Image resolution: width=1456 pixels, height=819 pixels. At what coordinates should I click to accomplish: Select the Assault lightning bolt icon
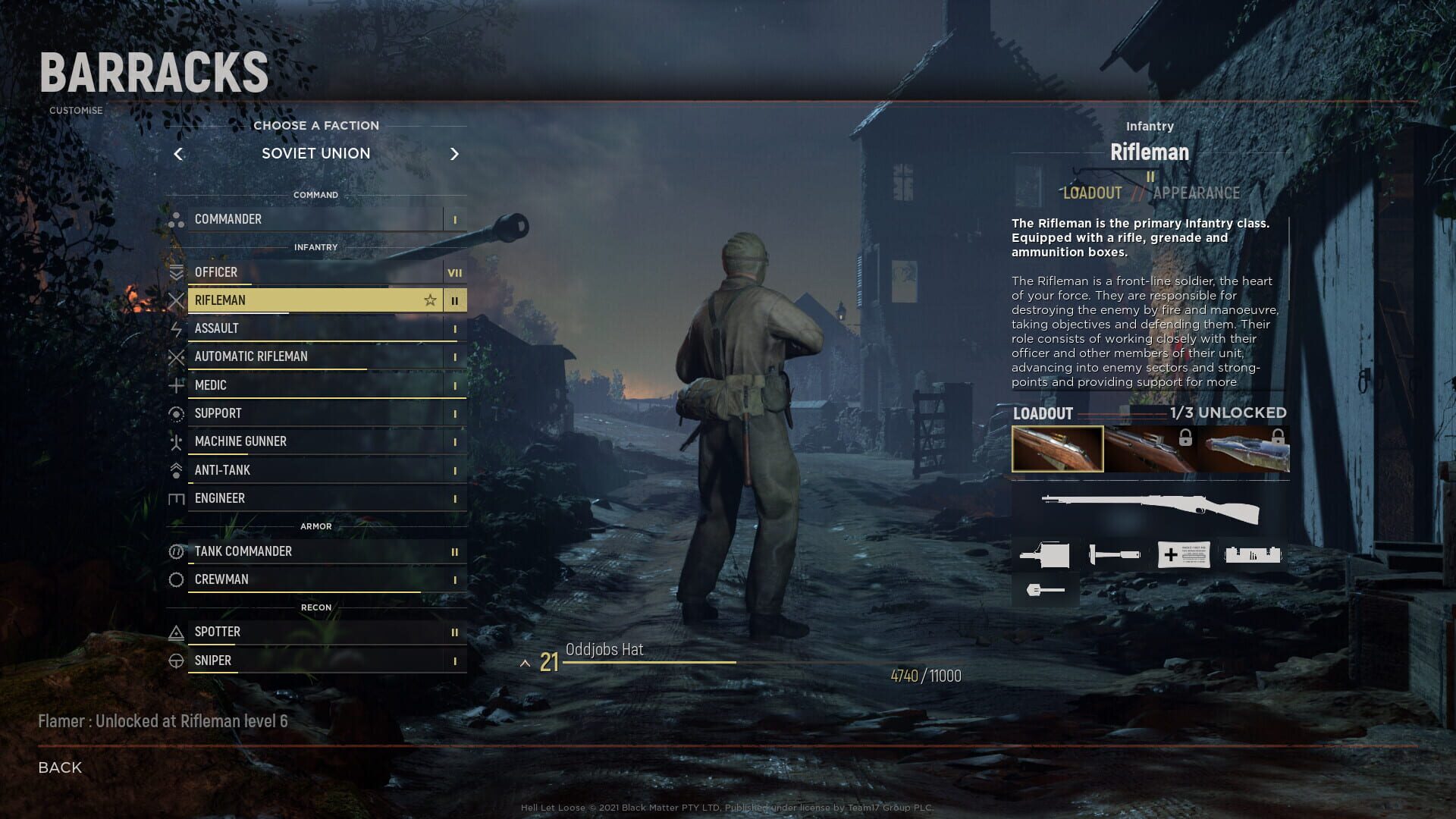click(x=177, y=328)
